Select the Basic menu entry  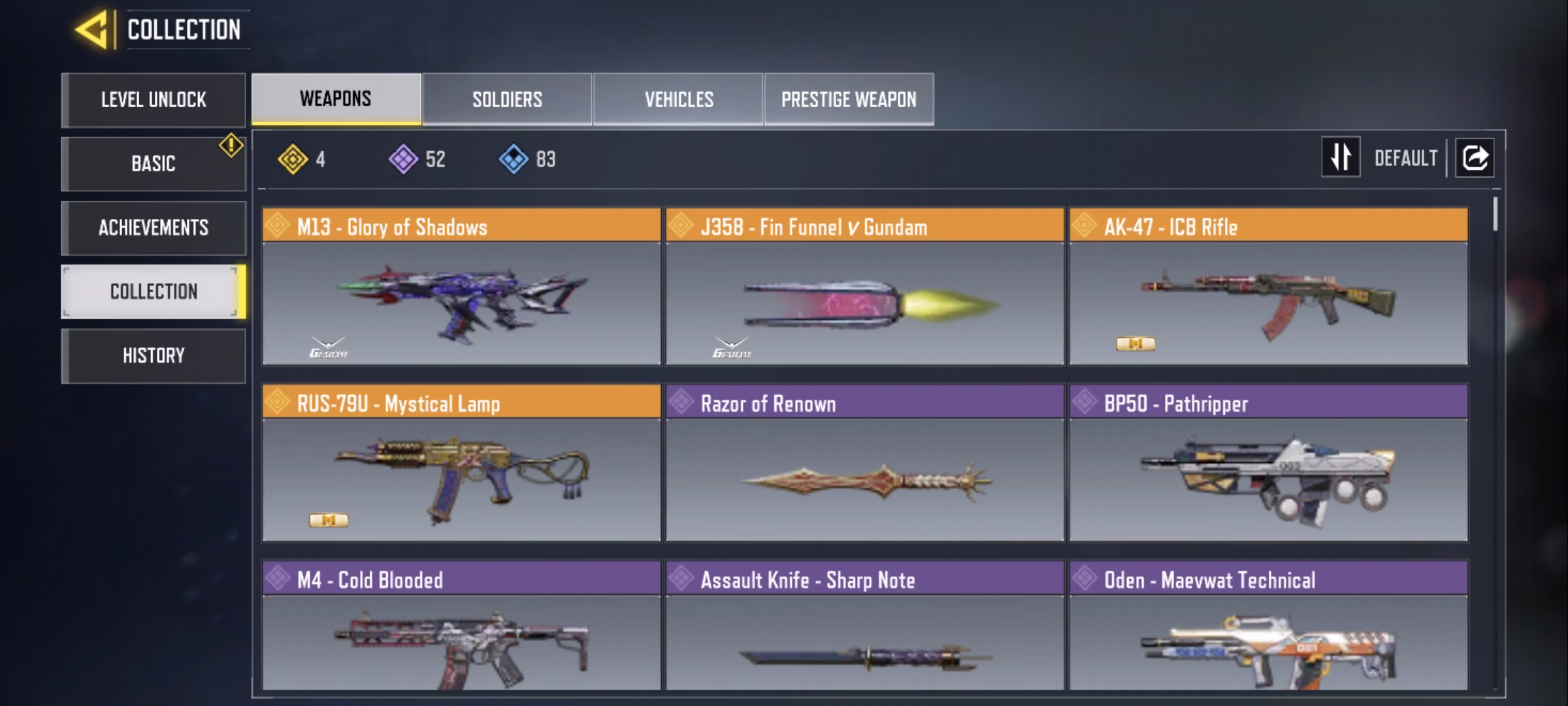154,163
